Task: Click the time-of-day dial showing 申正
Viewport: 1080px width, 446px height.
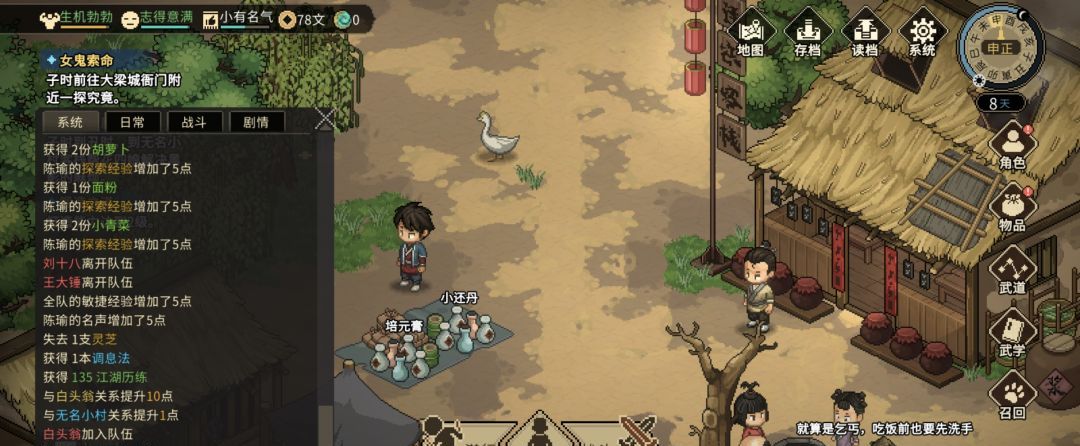Action: (998, 47)
